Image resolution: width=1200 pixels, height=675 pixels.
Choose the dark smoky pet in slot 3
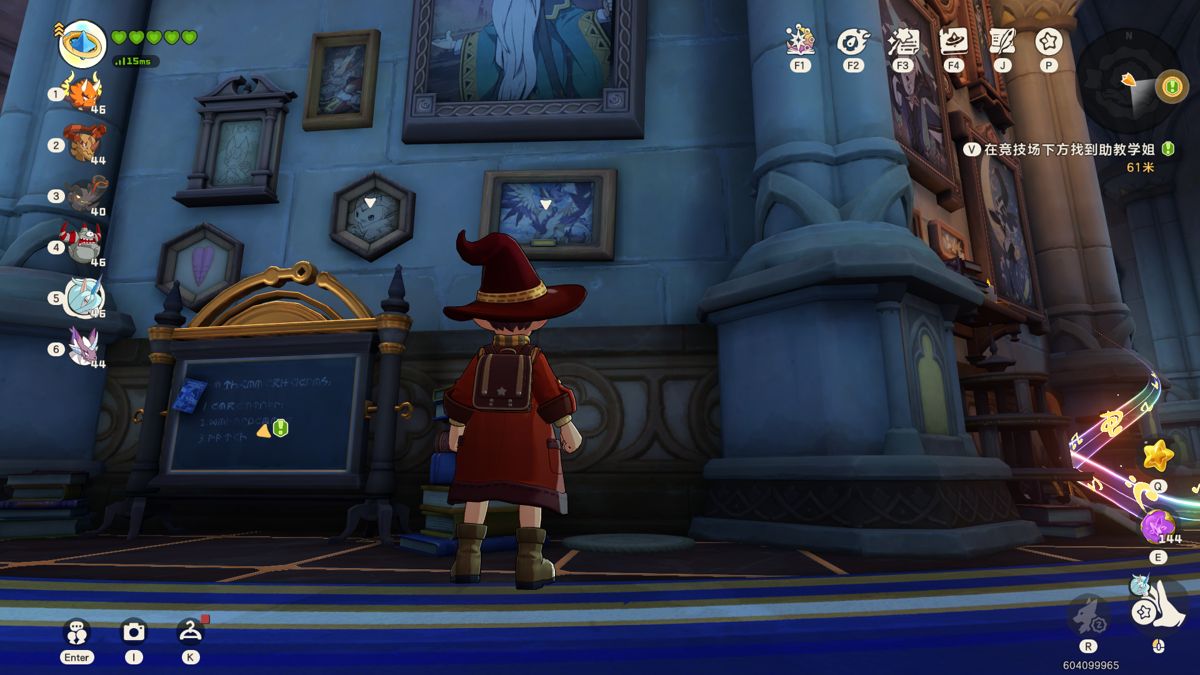tap(84, 194)
